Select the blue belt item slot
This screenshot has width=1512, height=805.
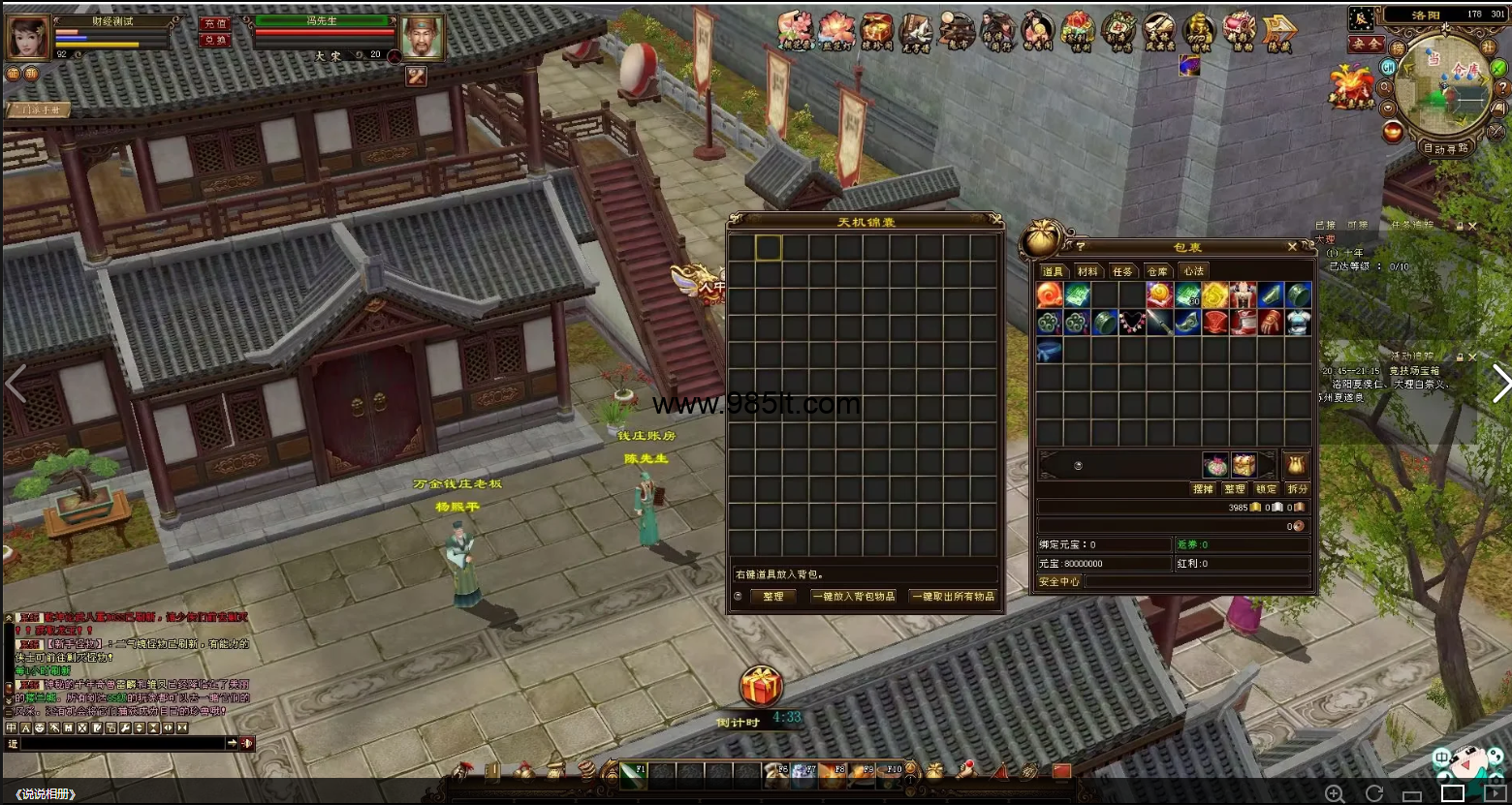(1049, 351)
